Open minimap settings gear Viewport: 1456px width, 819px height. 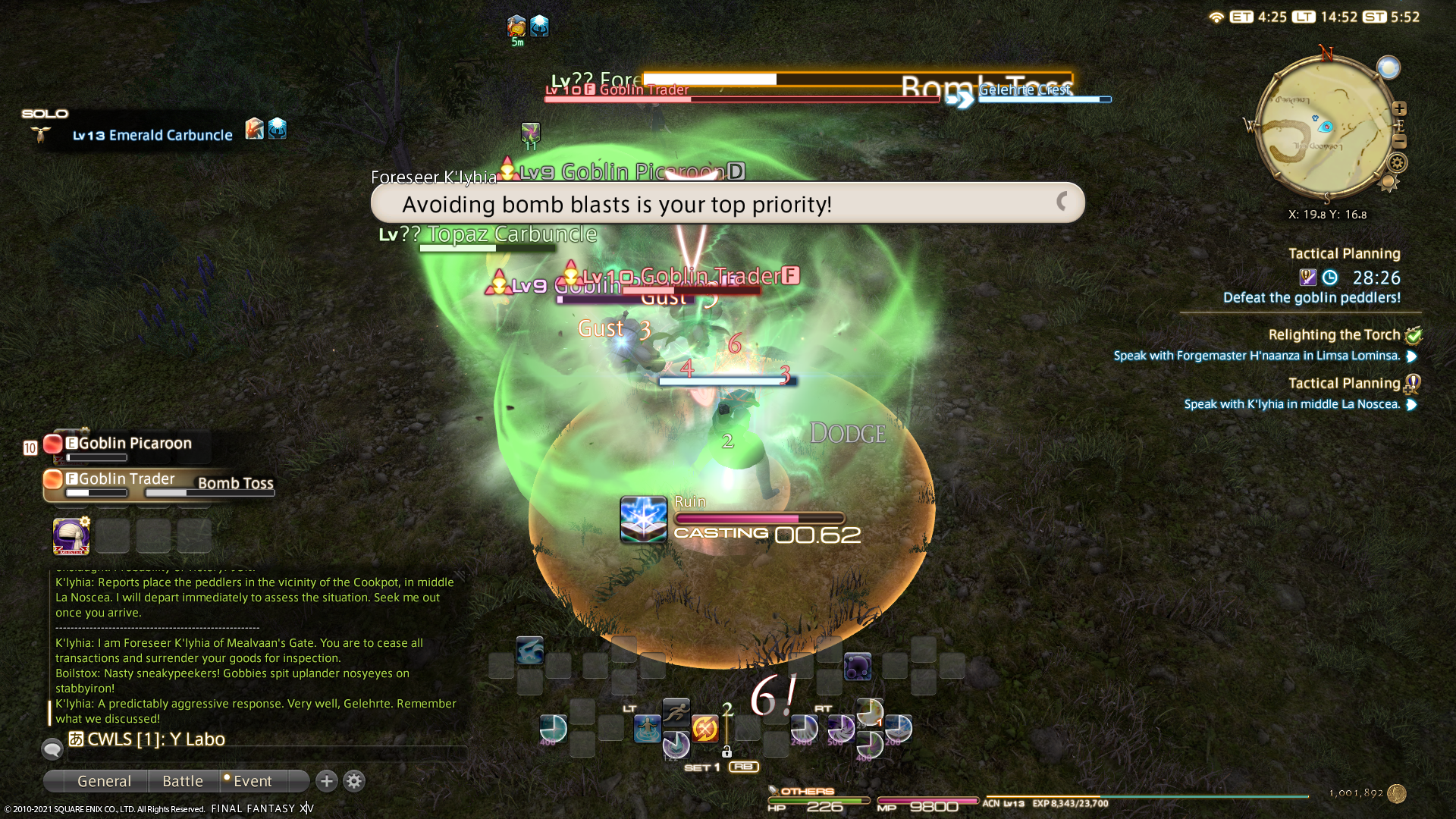click(1397, 162)
